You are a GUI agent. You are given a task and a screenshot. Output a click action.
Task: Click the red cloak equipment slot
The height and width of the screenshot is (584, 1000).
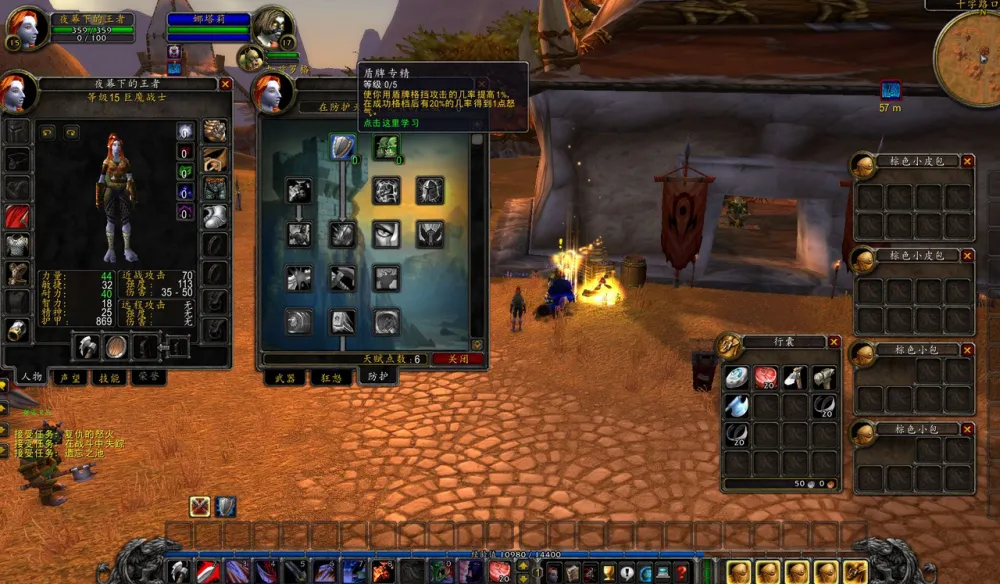[x=17, y=217]
